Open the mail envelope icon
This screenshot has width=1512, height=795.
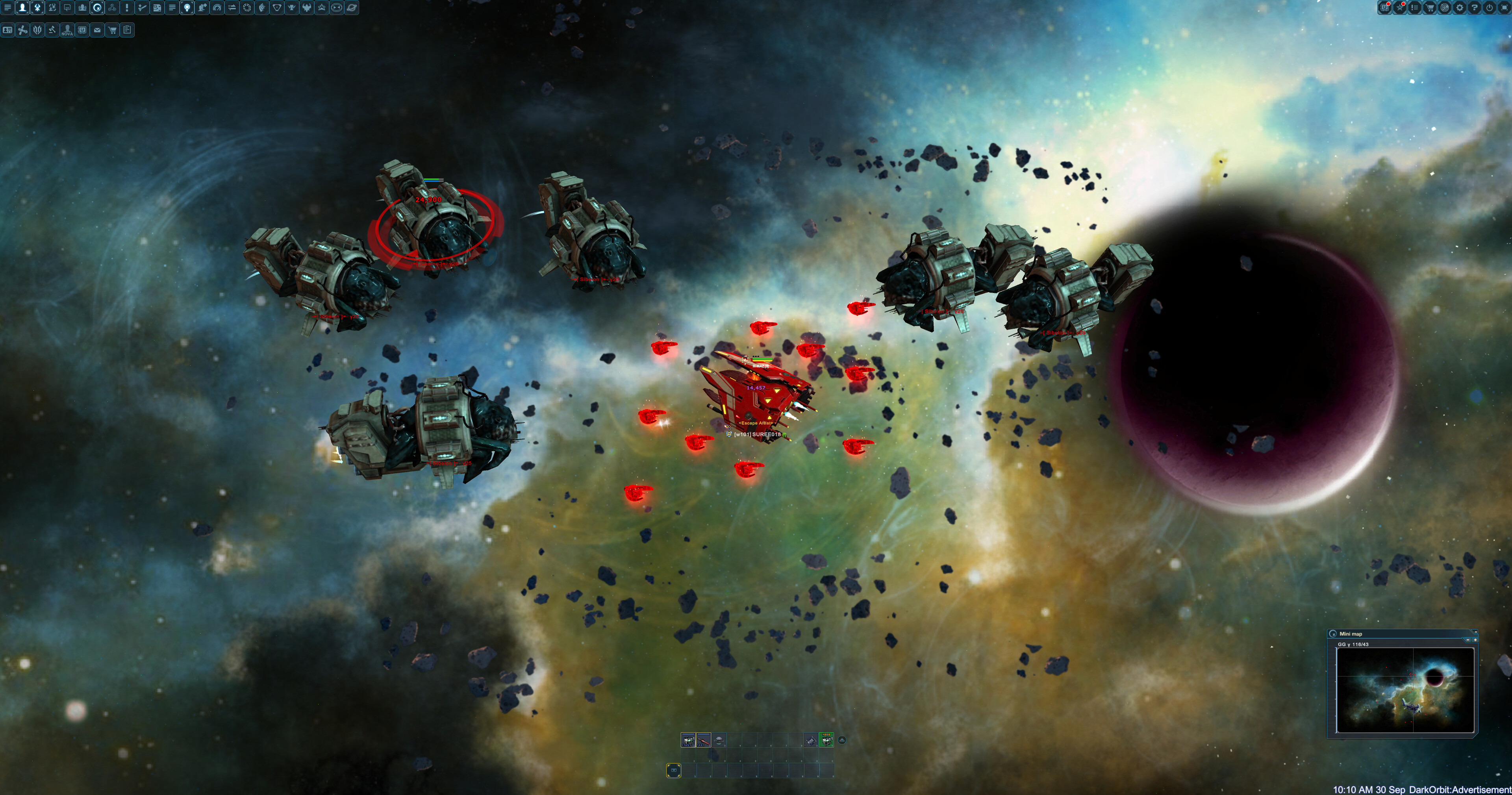[x=97, y=30]
